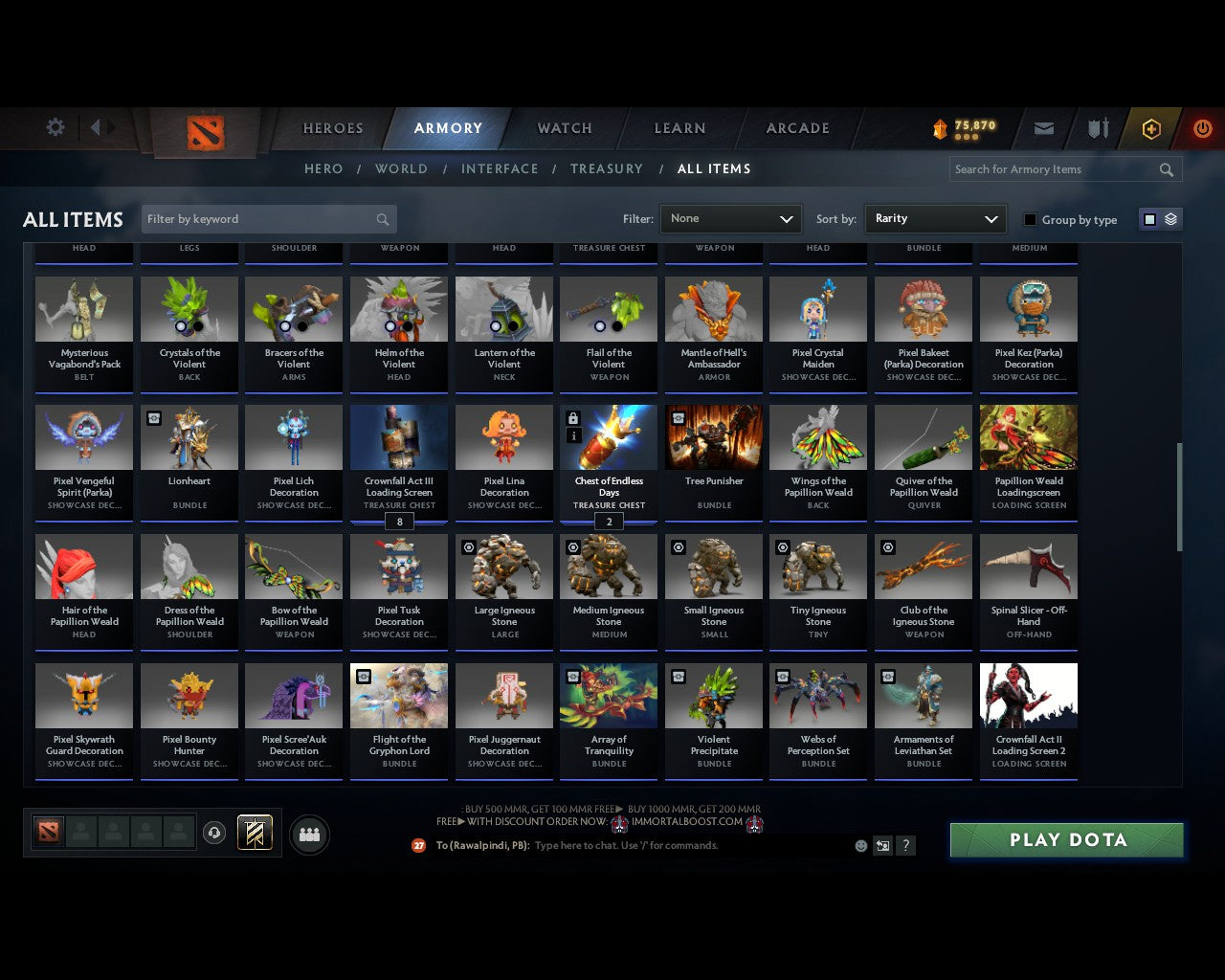Toggle the single-grid view icon

click(x=1149, y=218)
